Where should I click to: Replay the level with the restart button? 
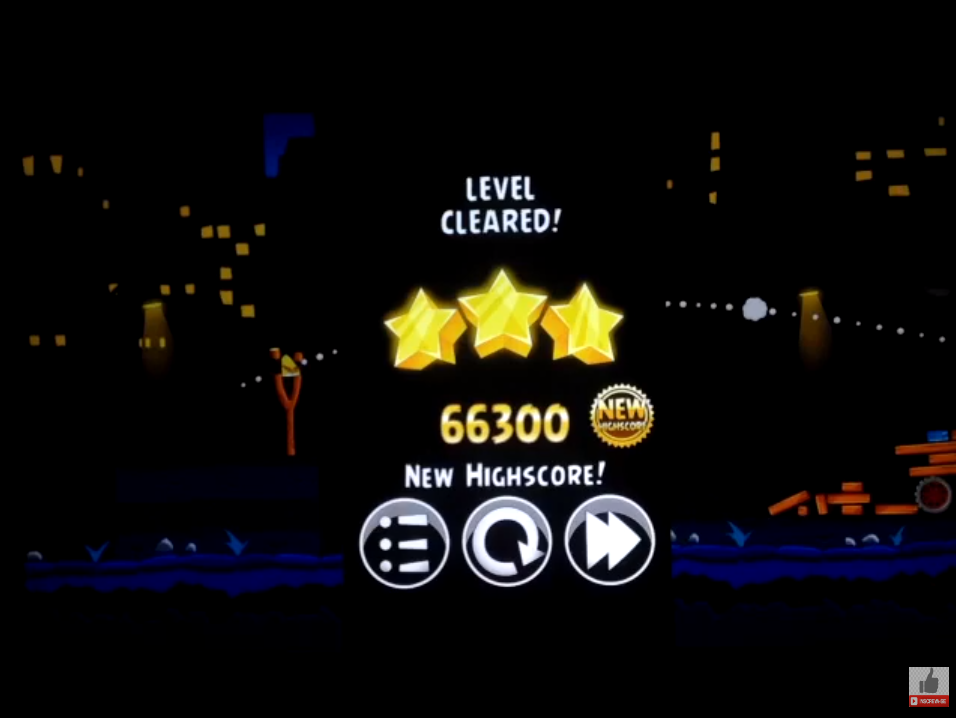[x=507, y=541]
